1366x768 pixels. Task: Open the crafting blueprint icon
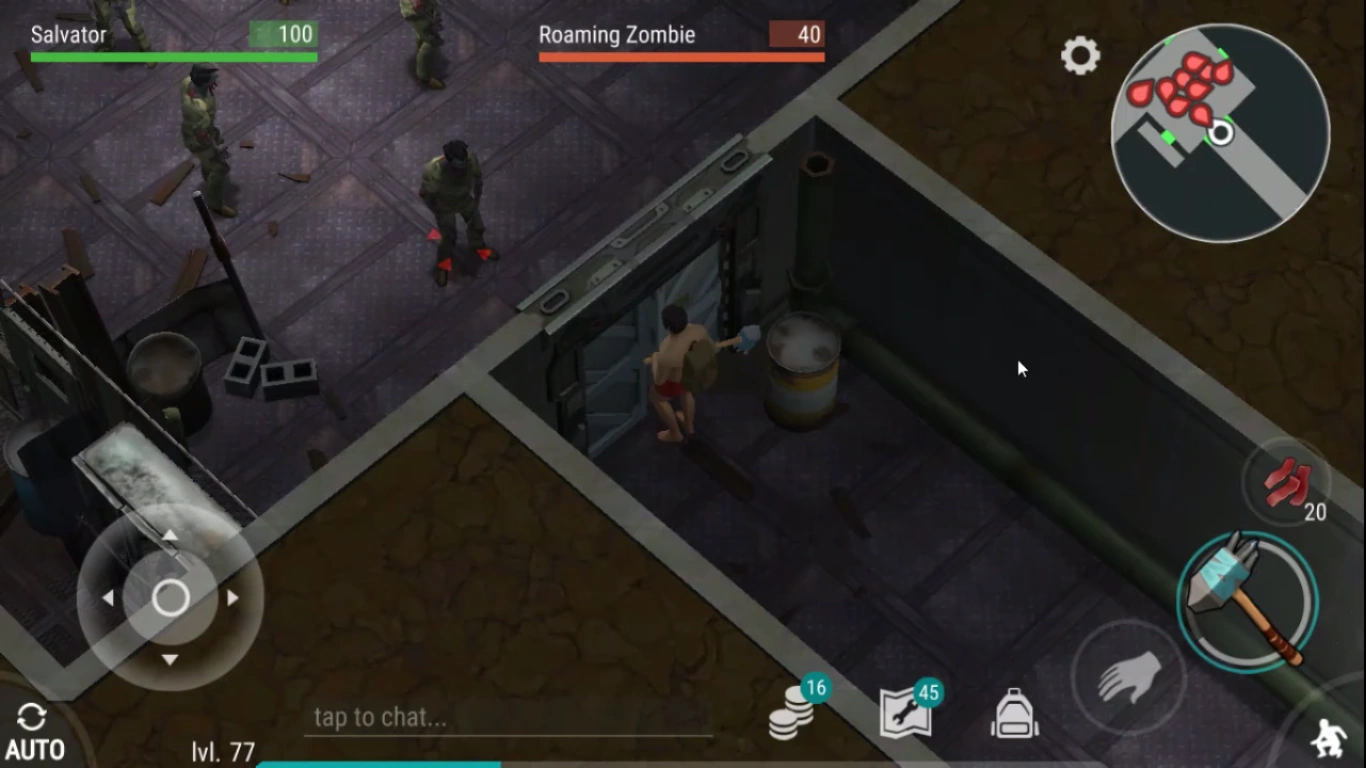coord(906,713)
